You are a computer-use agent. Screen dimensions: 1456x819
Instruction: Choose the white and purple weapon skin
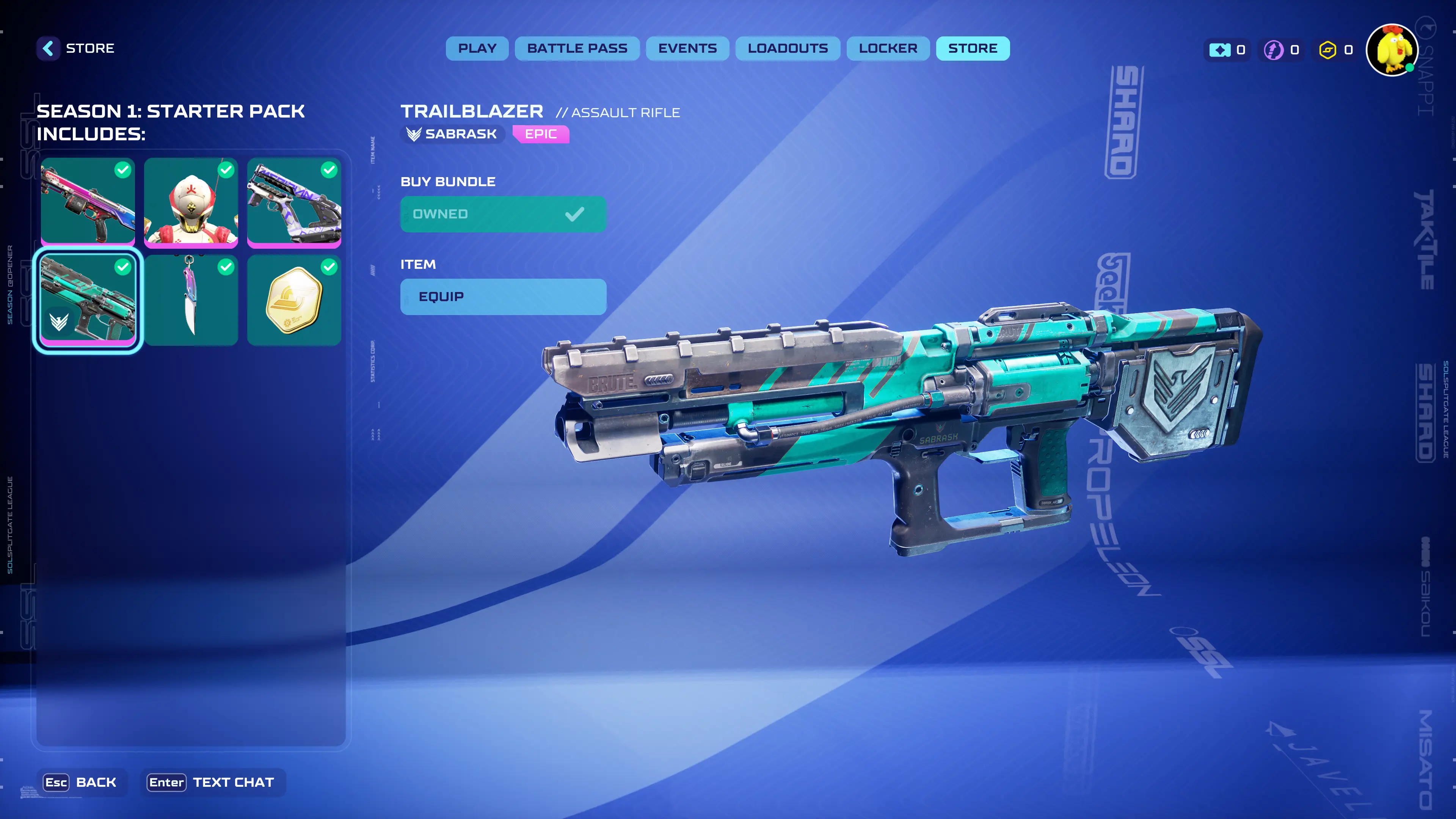pos(294,202)
